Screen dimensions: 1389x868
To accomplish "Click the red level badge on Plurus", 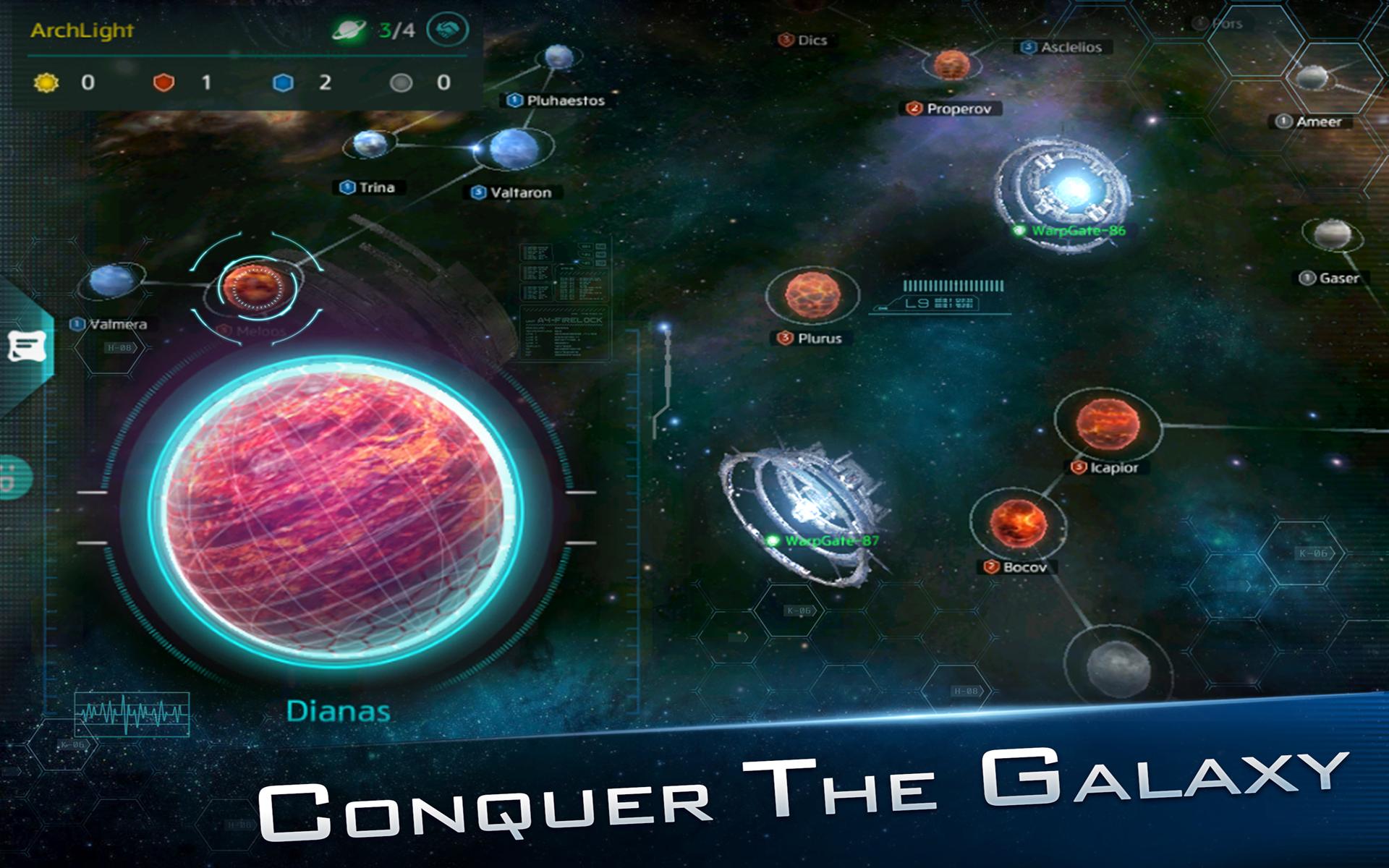I will (783, 336).
